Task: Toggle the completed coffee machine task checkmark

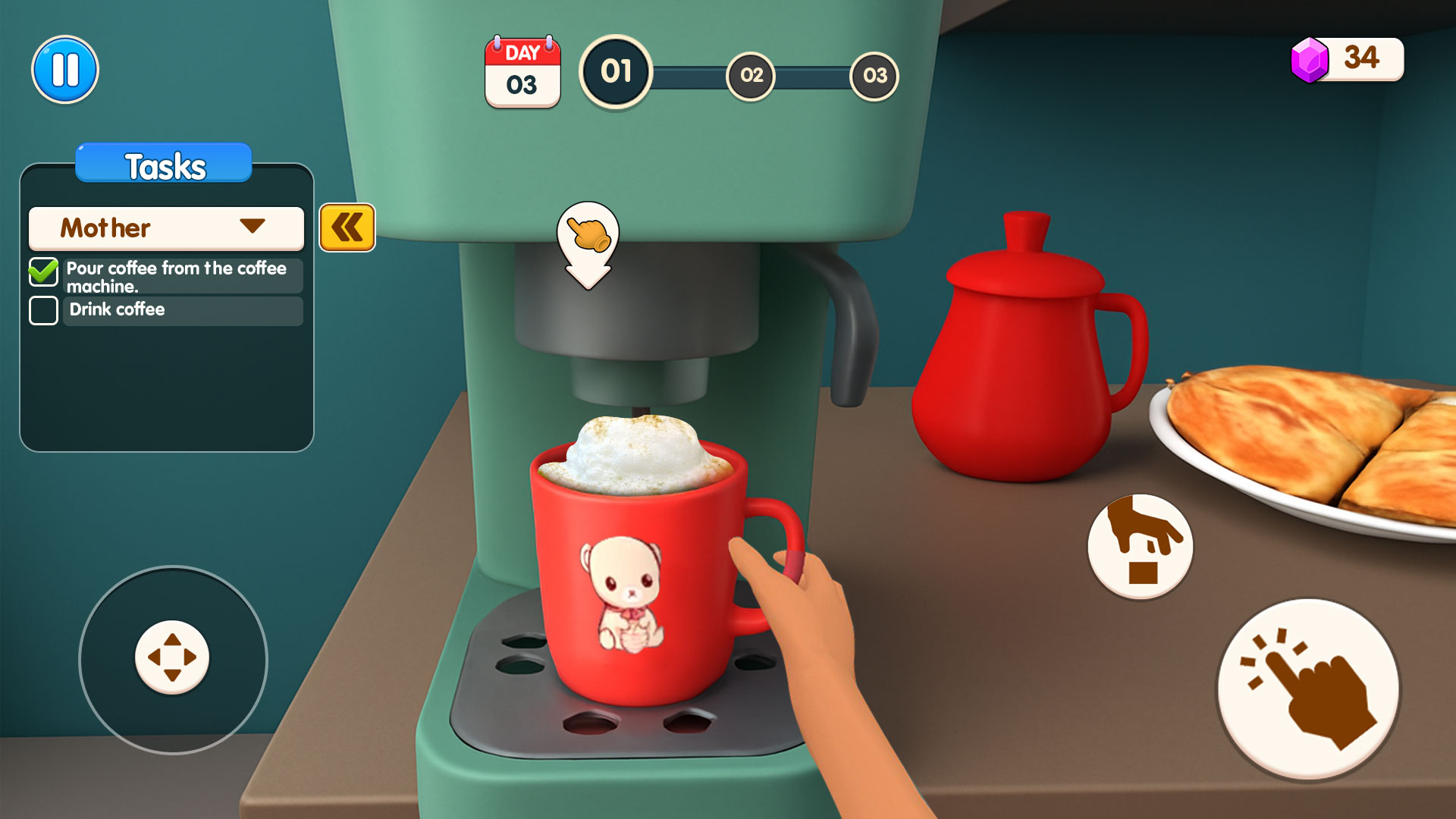Action: click(x=43, y=271)
